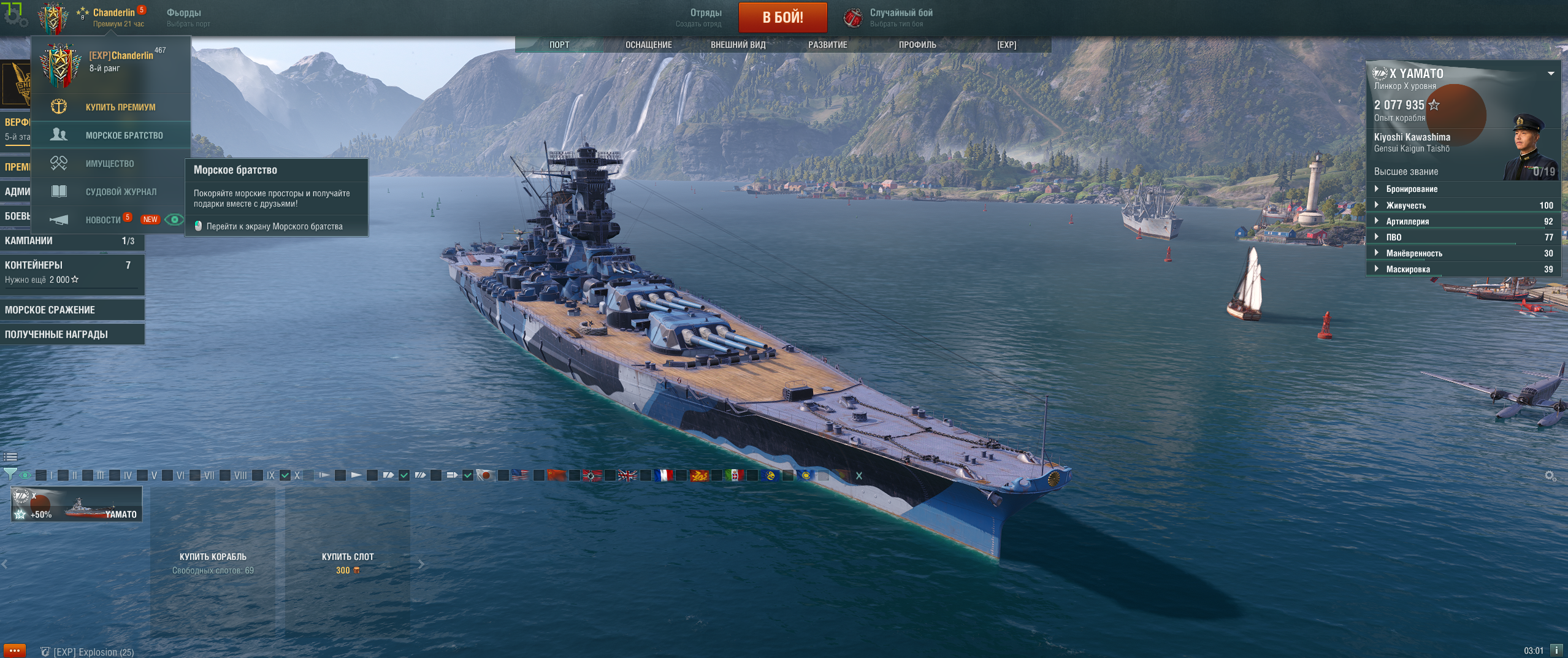Go to the РАЗВИТИЕ tab
The height and width of the screenshot is (658, 1568).
click(x=827, y=45)
